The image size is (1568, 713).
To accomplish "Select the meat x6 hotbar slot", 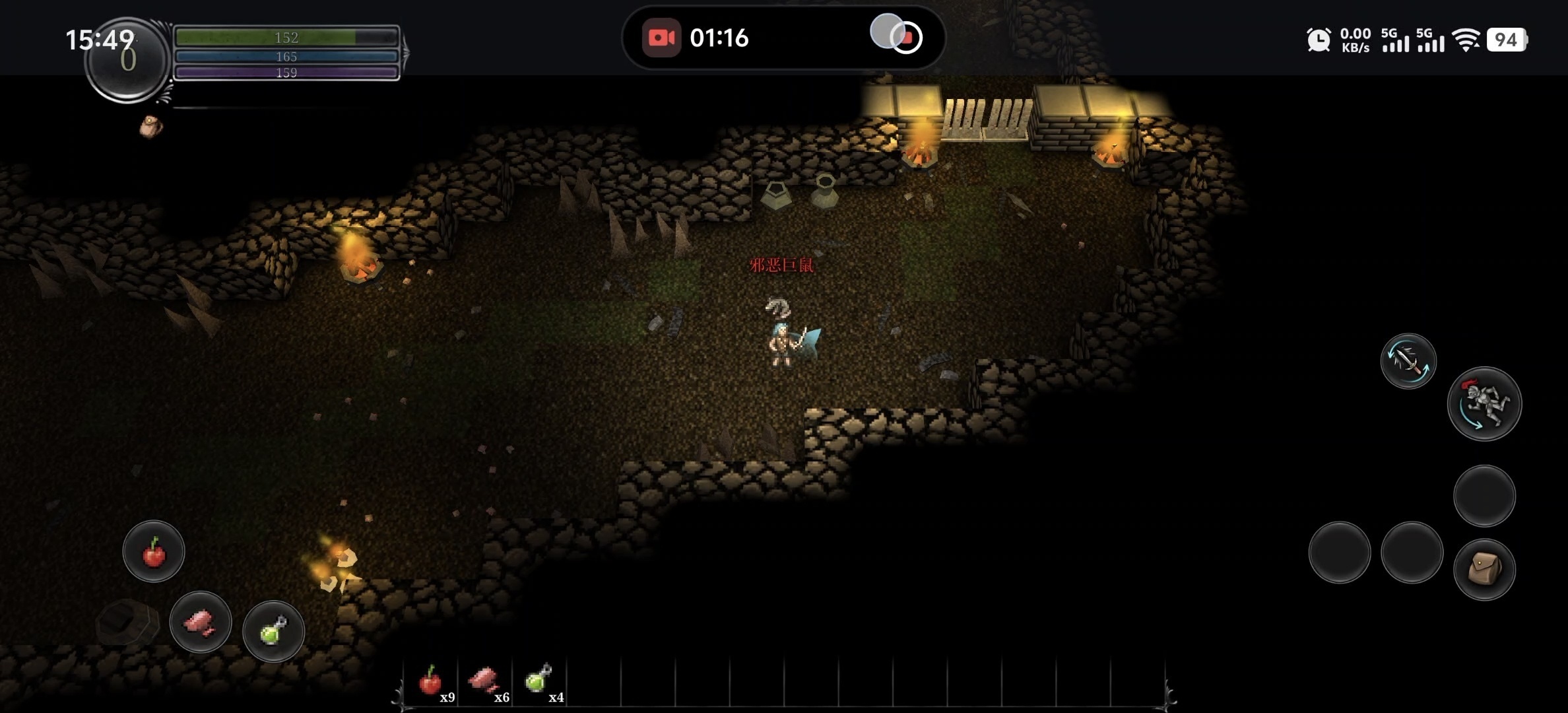I will click(x=485, y=681).
